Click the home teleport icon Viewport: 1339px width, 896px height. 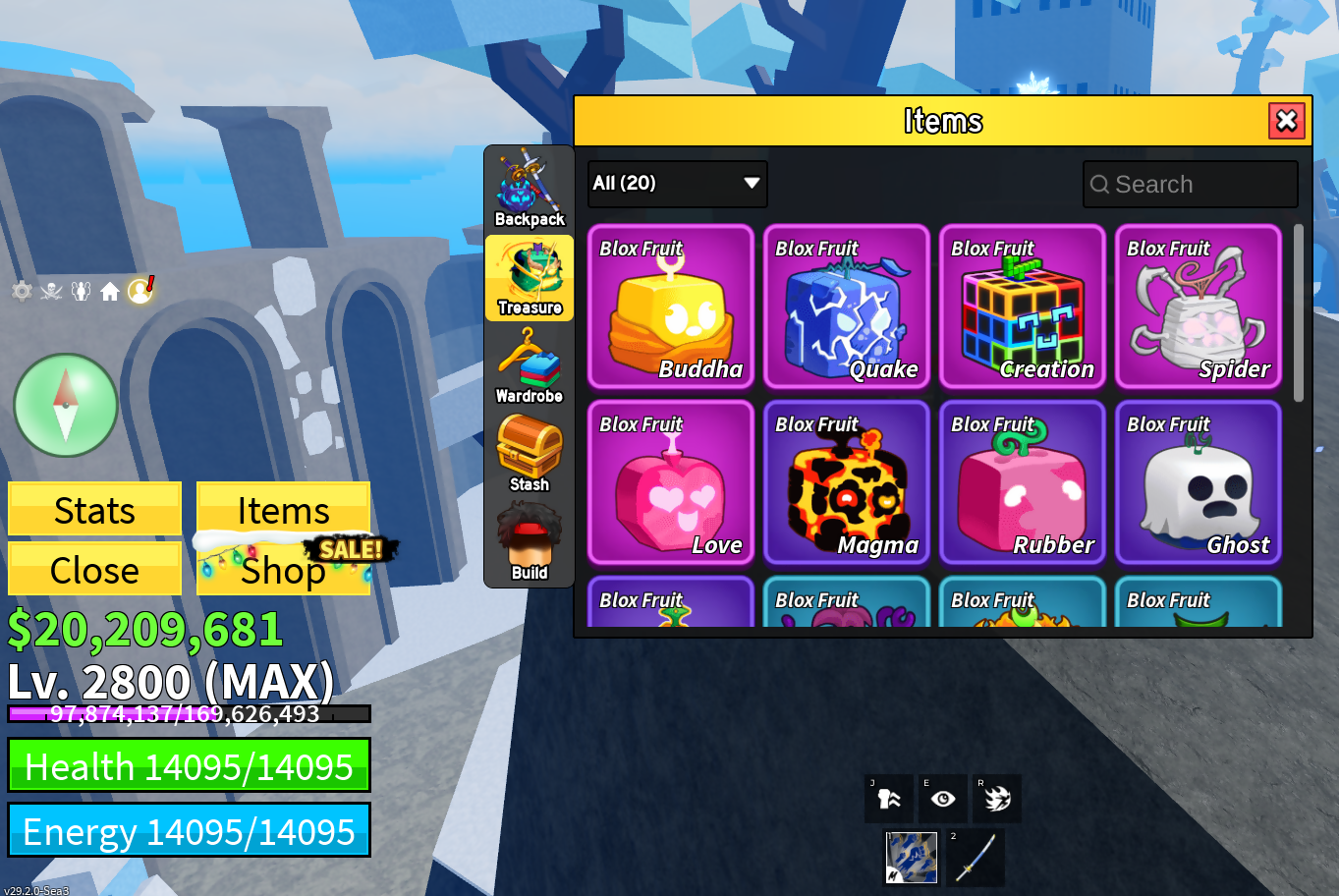110,291
